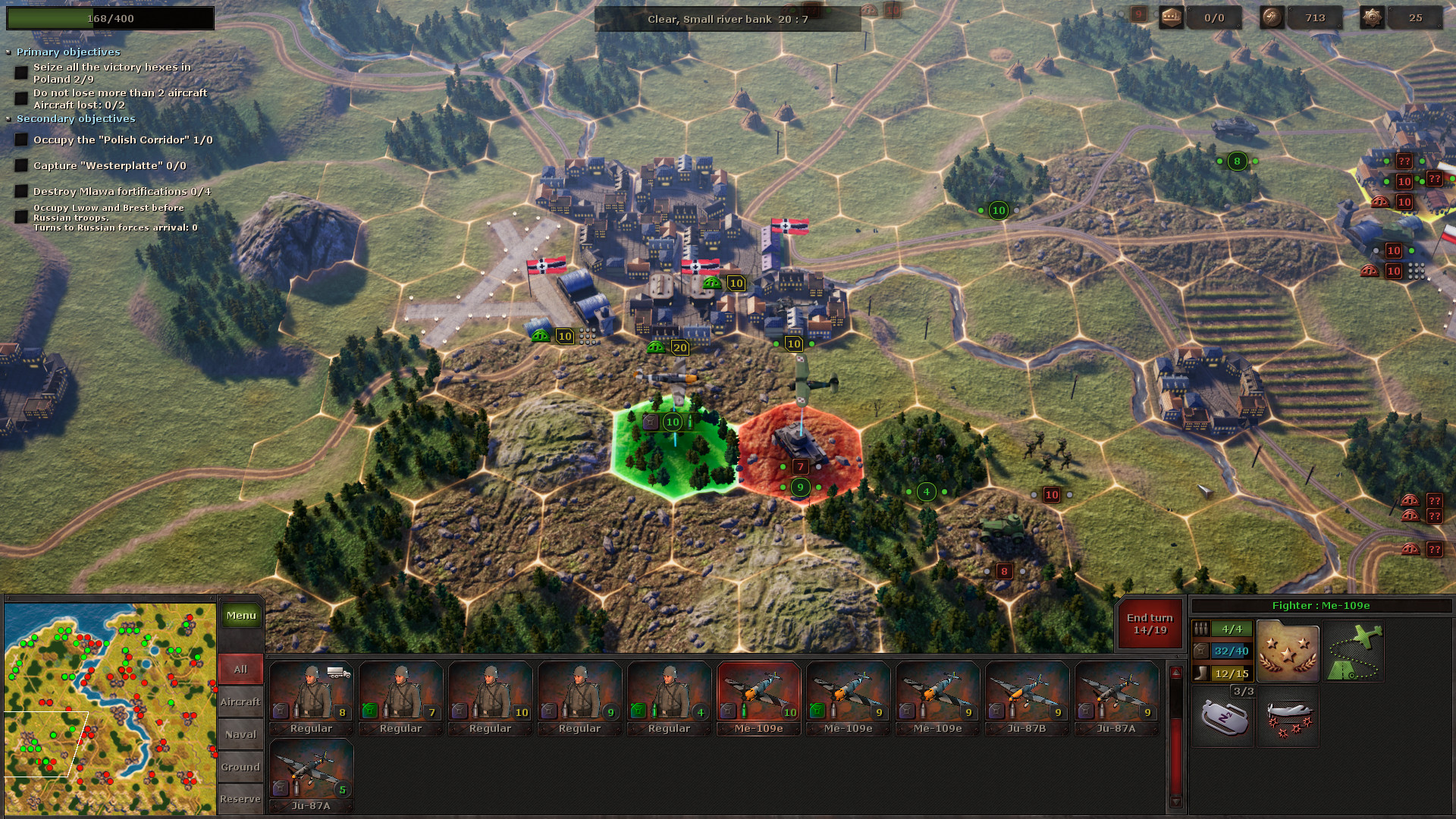Select the N2 nitrous upgrade icon
Screen dimensions: 1456x819
[x=1224, y=717]
